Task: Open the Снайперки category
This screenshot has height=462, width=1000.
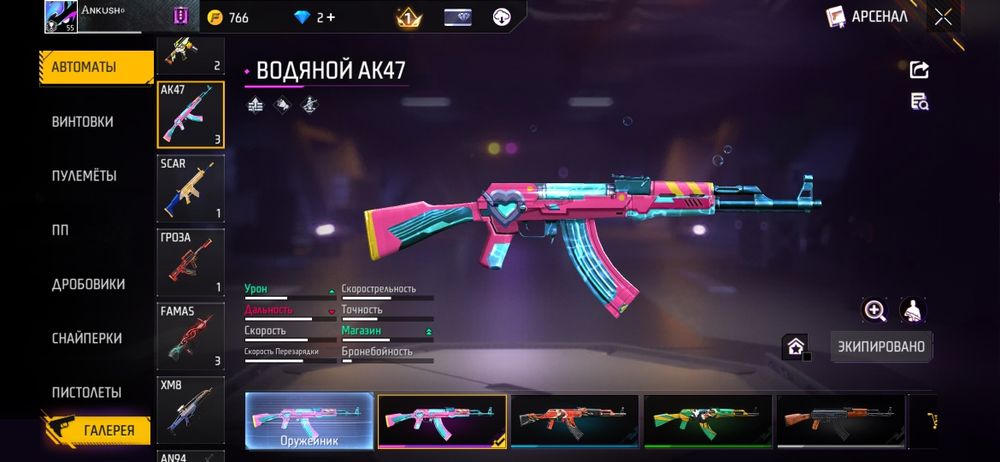Action: pyautogui.click(x=86, y=338)
